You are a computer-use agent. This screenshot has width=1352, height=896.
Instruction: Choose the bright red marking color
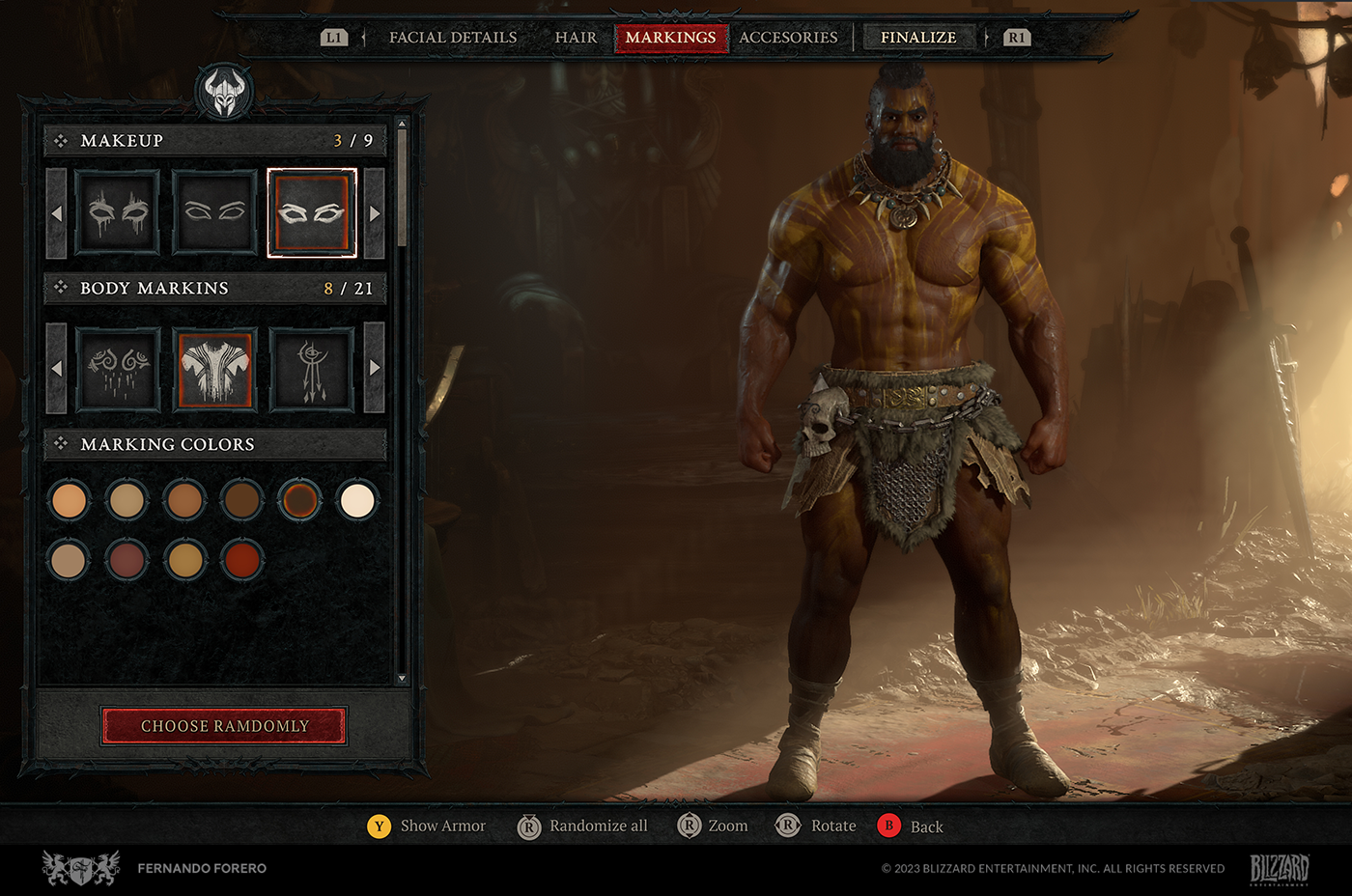click(x=242, y=560)
